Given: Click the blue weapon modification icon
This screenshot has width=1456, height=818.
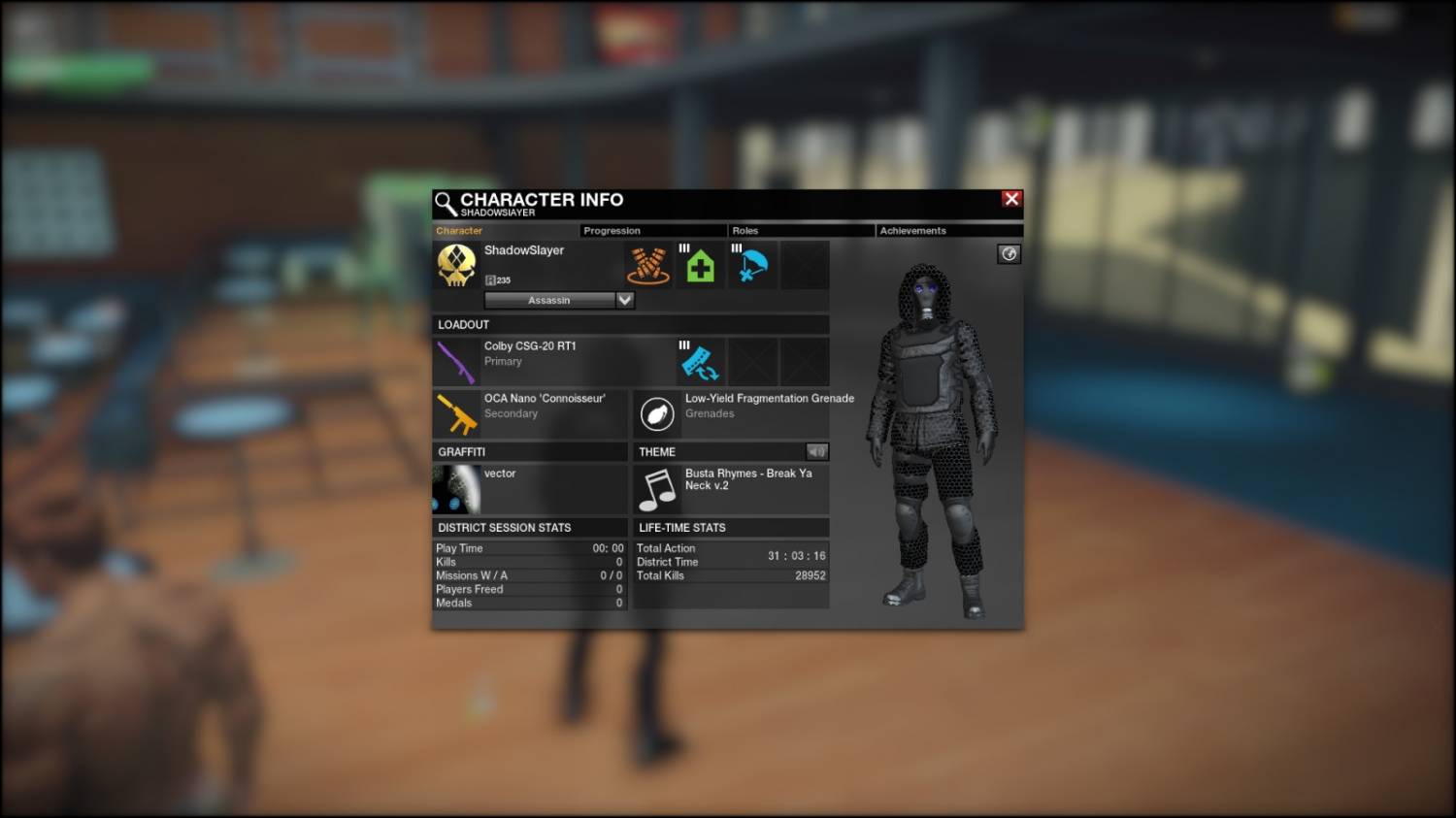Looking at the screenshot, I should point(700,362).
